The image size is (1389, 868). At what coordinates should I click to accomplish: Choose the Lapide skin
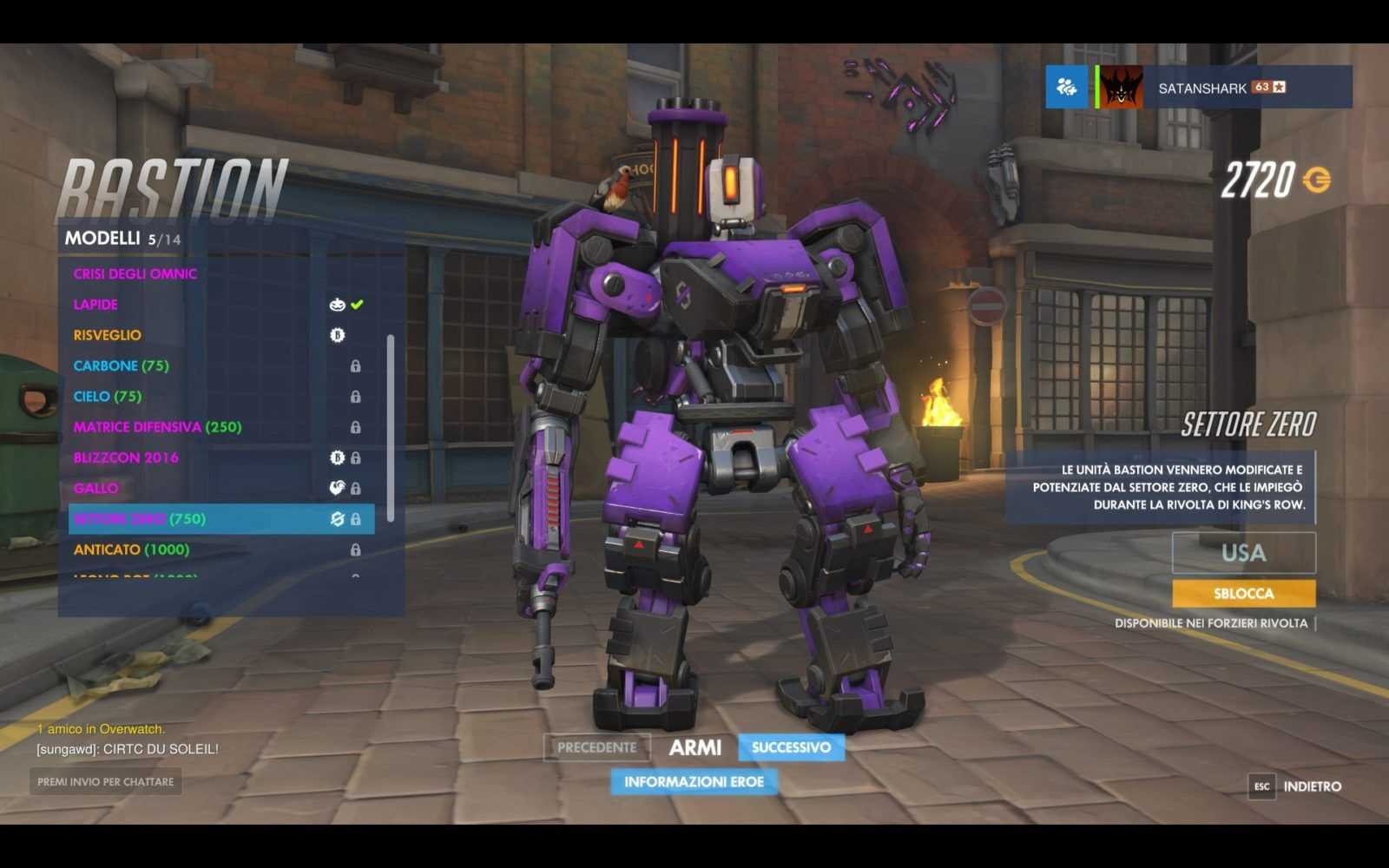[x=95, y=305]
